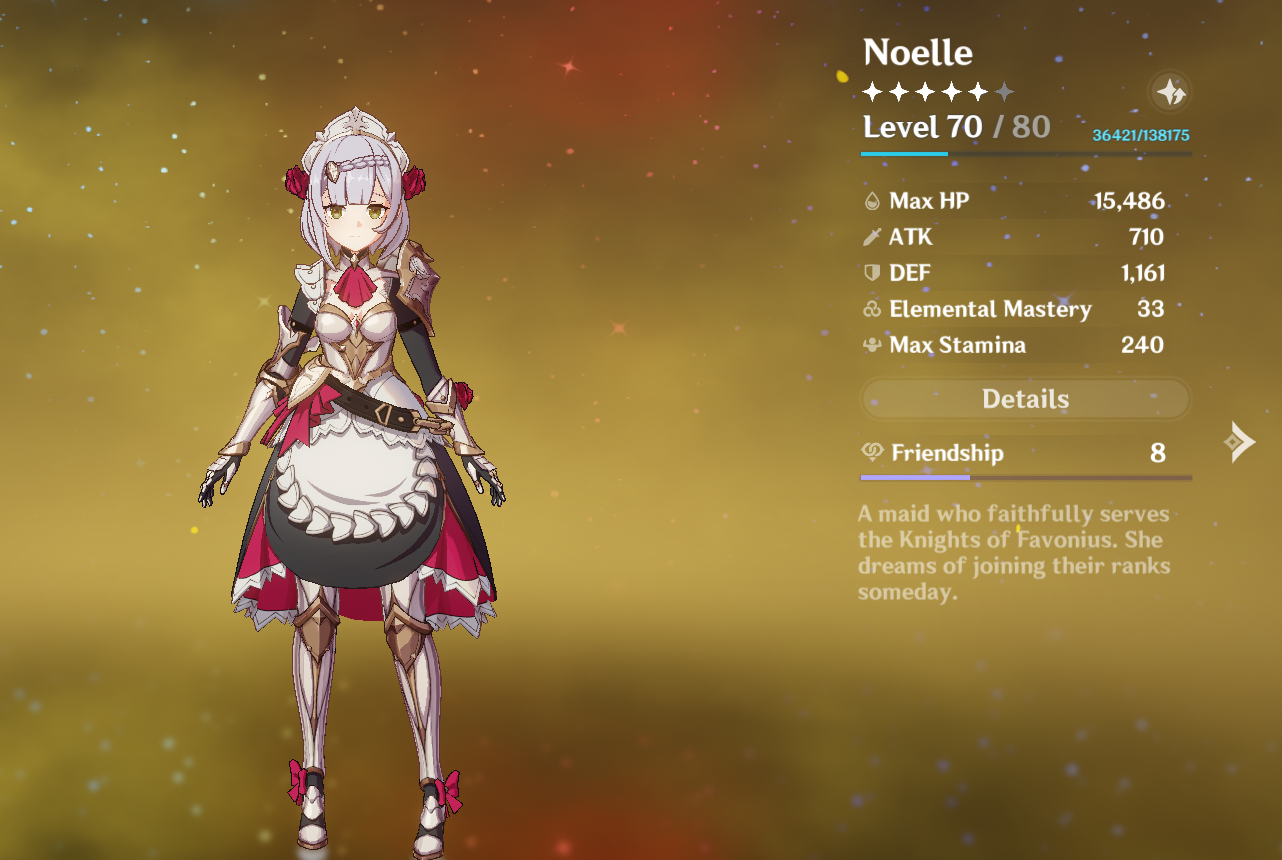
Task: Select the Elemental Mastery stat icon
Action: click(x=873, y=309)
